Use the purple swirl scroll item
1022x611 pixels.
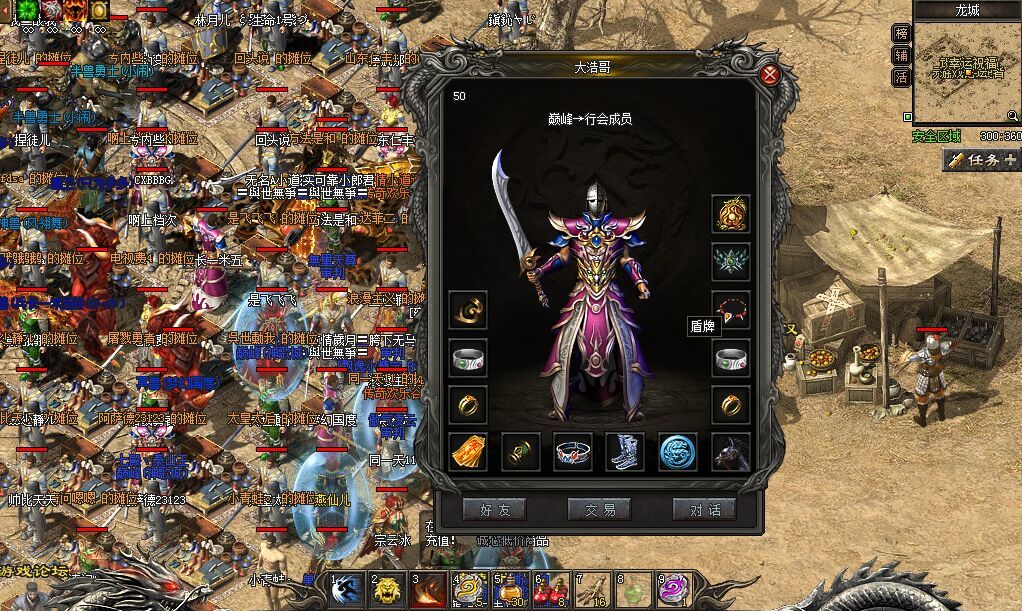point(672,591)
